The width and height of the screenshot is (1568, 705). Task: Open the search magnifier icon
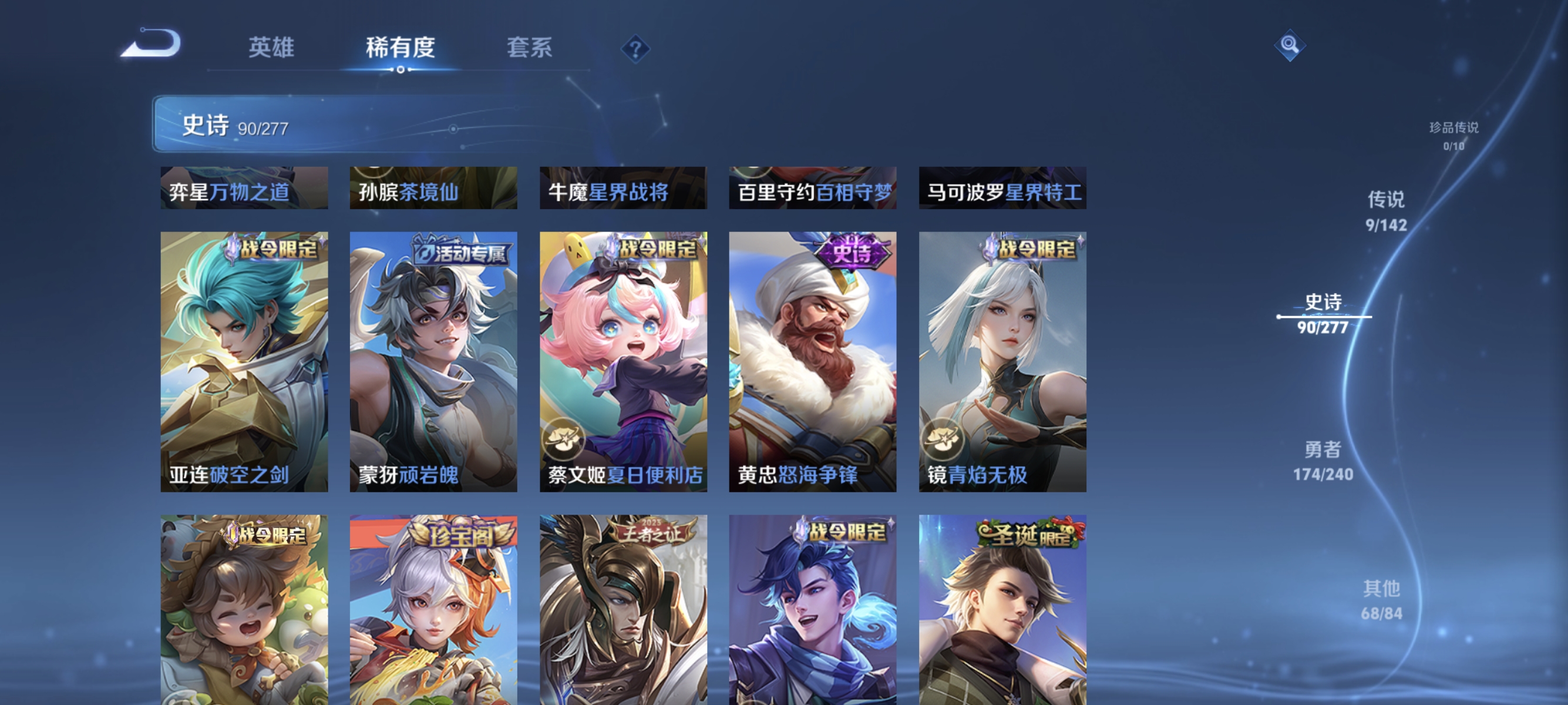(x=1291, y=46)
